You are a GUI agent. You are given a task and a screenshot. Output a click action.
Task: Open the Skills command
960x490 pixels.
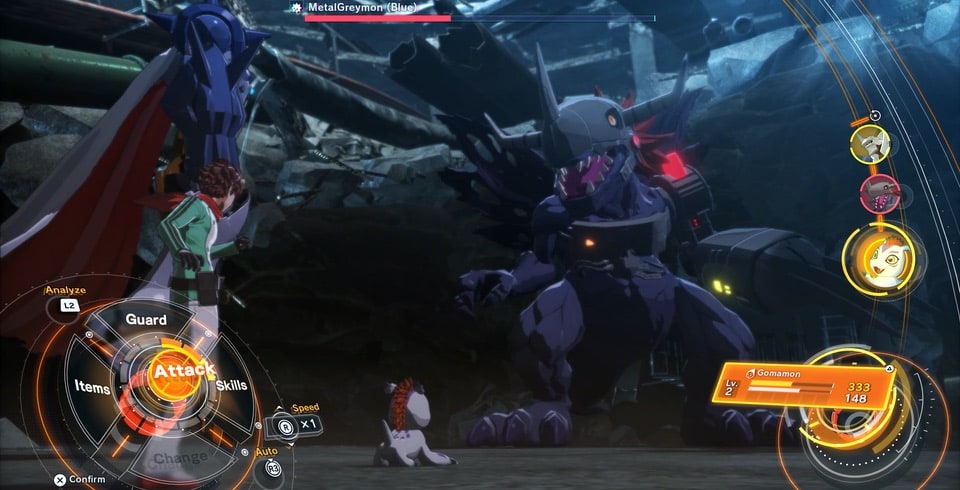coord(231,385)
